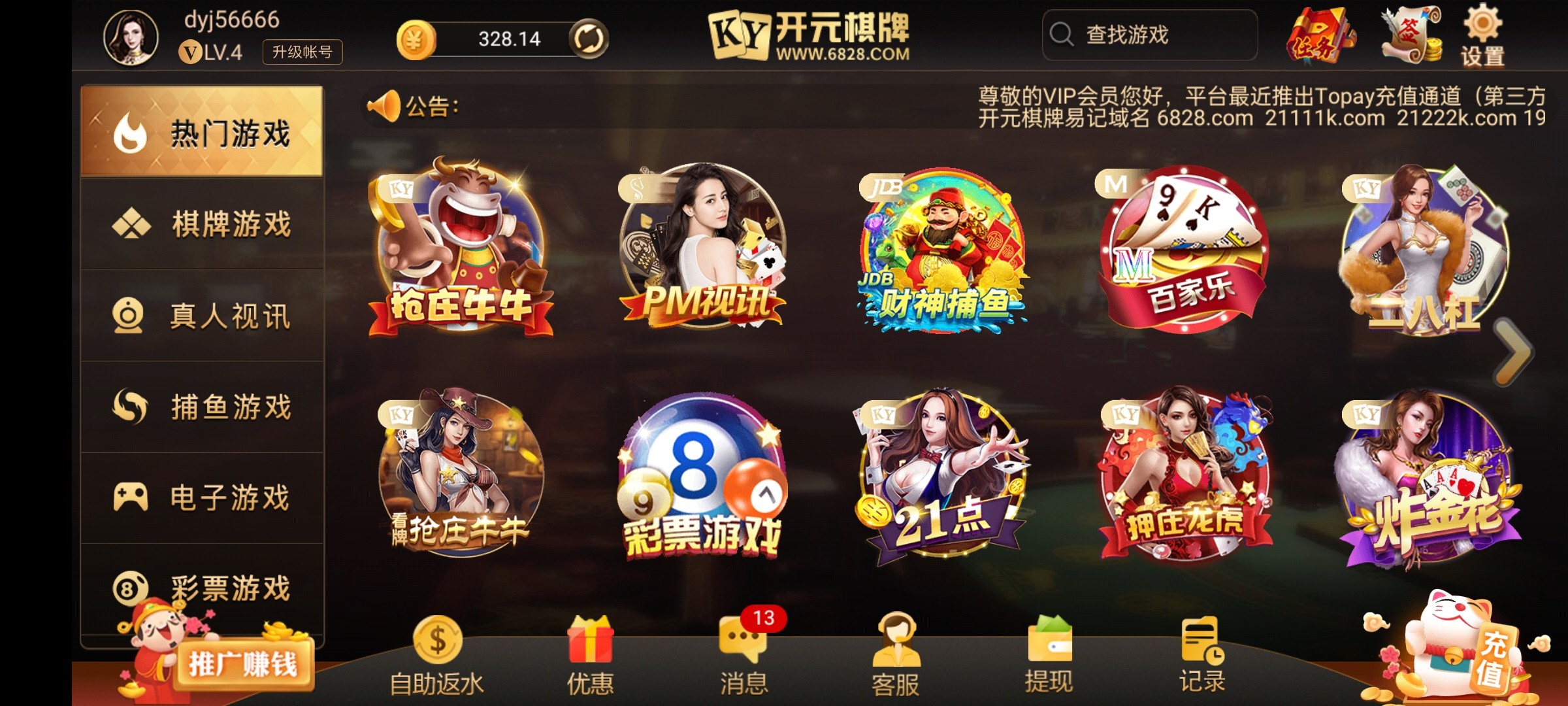Open 推广赚钱 promotion earnings

(x=248, y=664)
